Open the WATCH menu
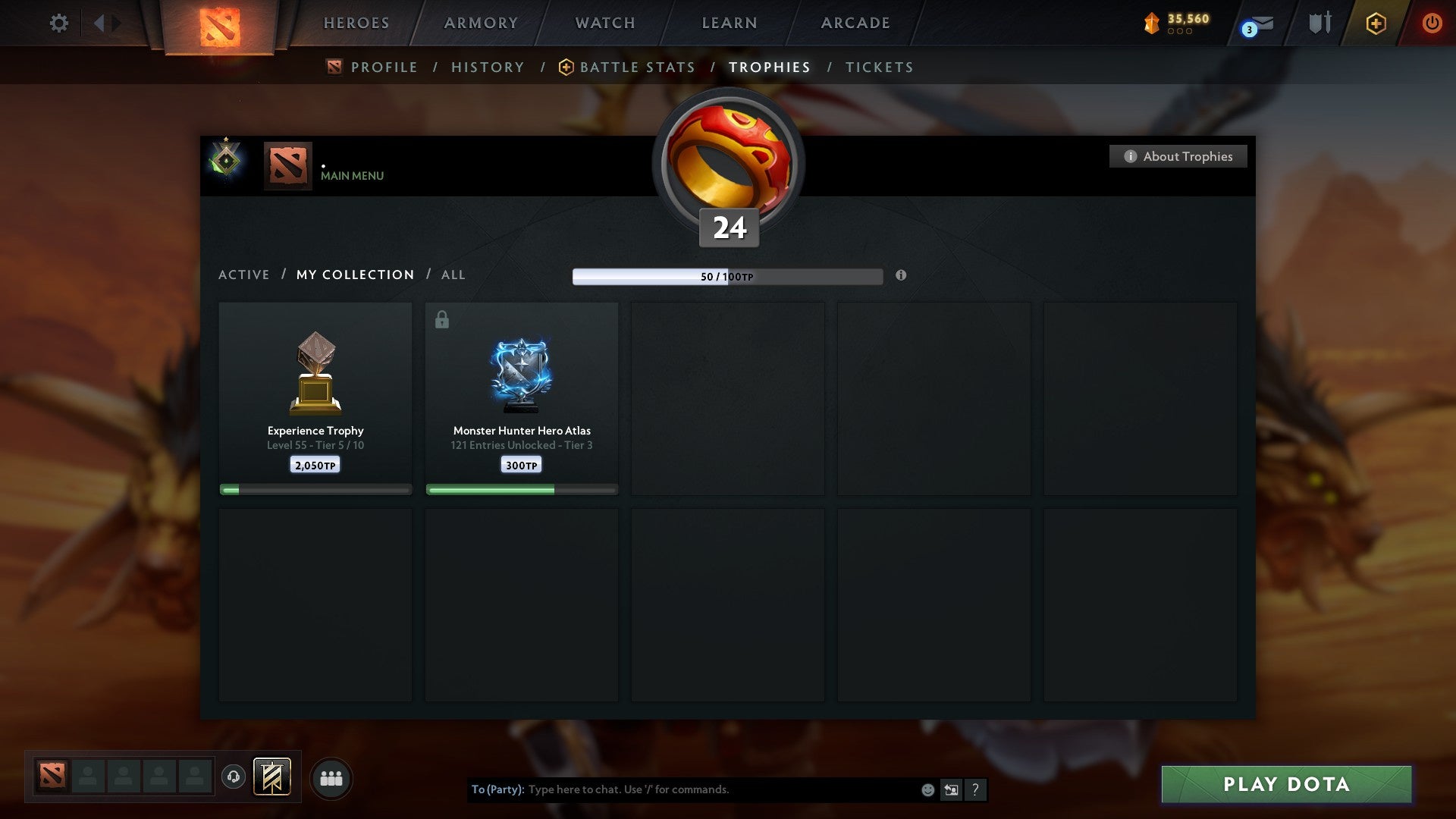Viewport: 1456px width, 819px height. tap(604, 23)
